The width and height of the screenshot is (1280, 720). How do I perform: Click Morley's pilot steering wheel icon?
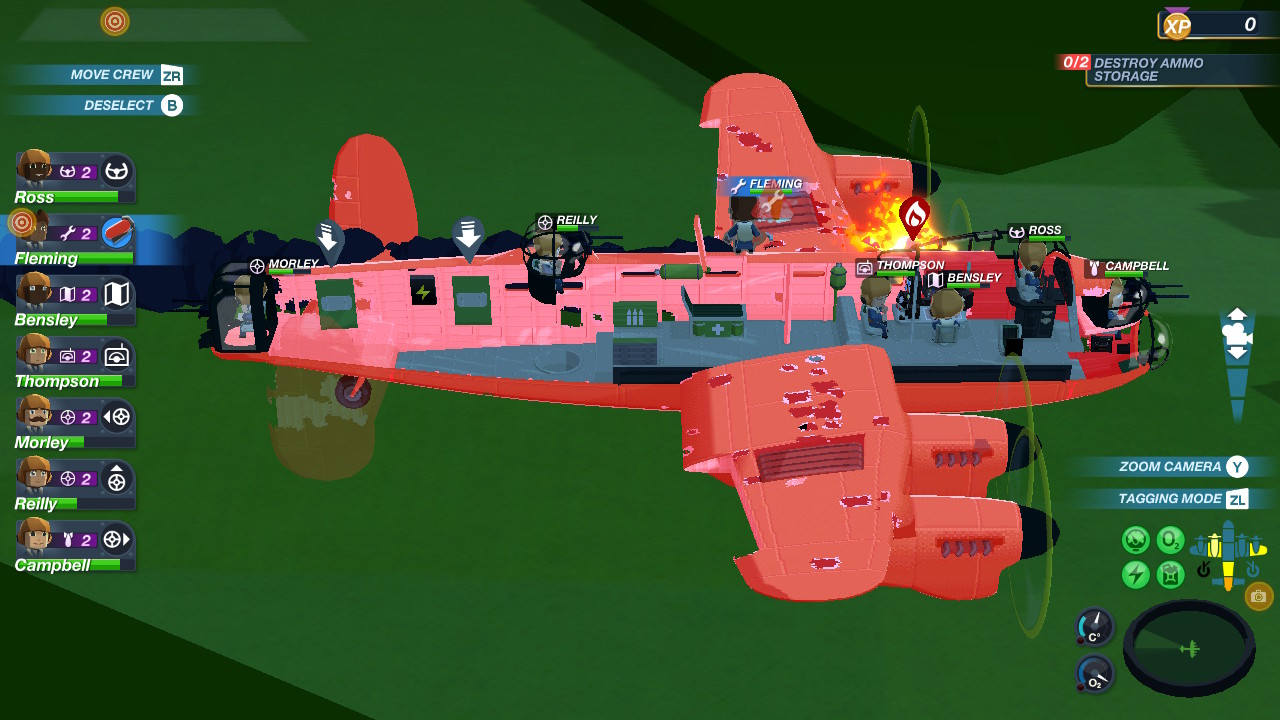(117, 417)
